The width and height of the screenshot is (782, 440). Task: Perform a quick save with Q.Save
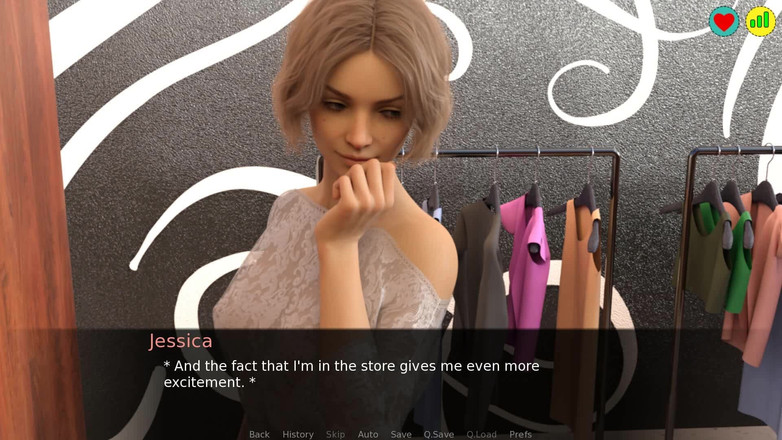point(439,434)
